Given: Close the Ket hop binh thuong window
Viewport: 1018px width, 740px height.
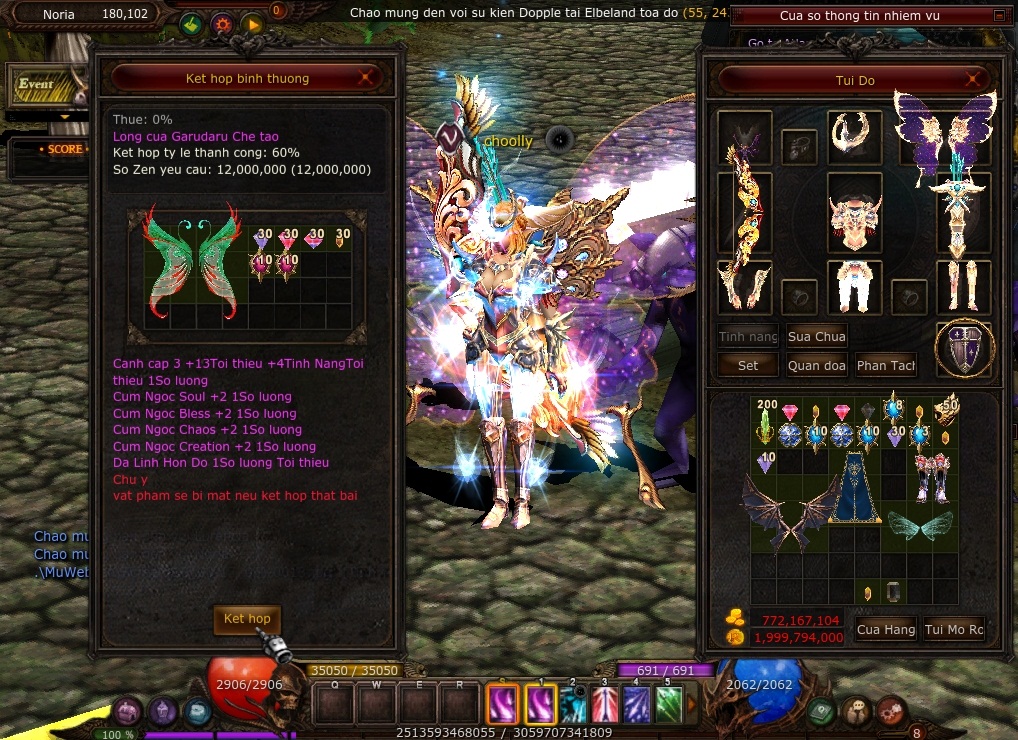Looking at the screenshot, I should coord(367,78).
